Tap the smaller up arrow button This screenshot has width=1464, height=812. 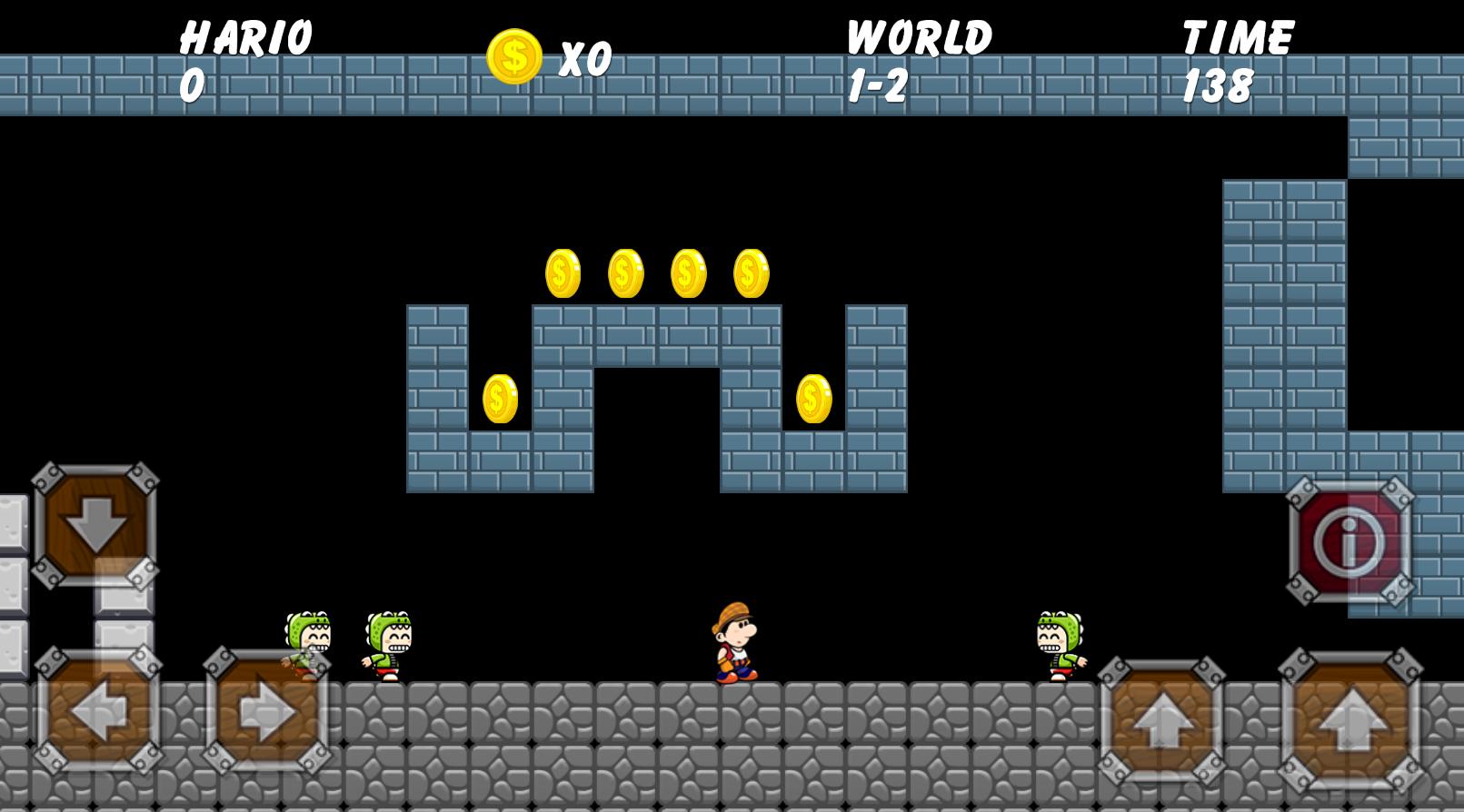click(x=1161, y=721)
